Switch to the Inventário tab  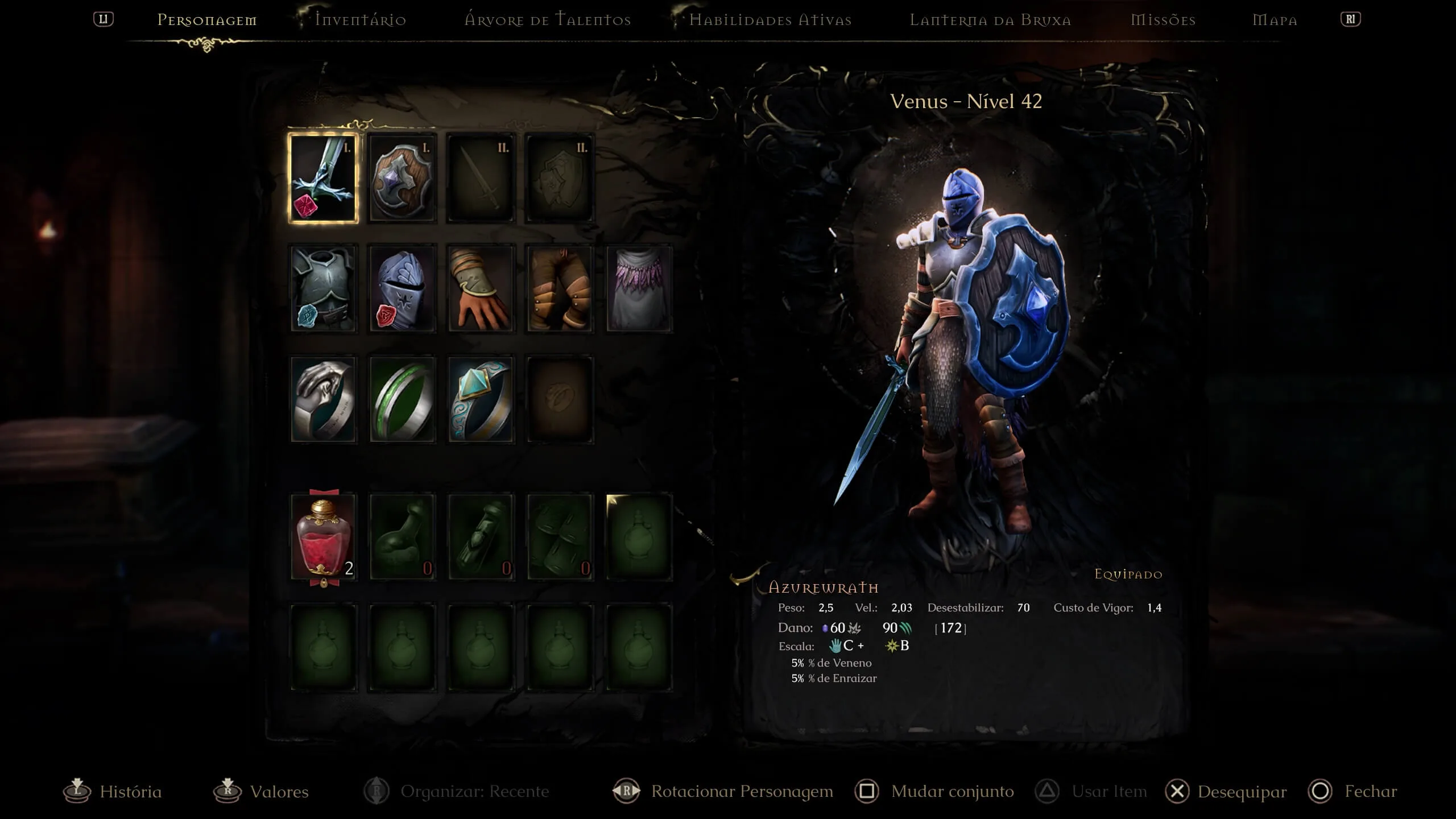pos(361,20)
